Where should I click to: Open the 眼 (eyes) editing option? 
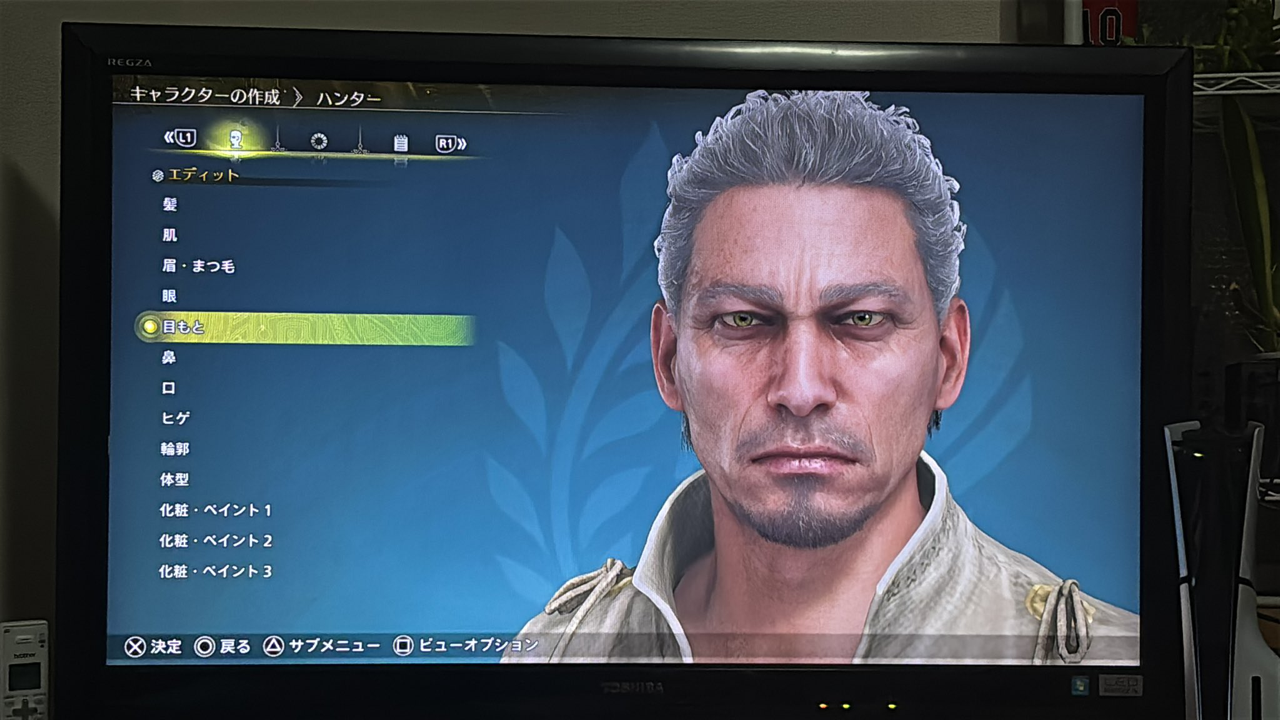pyautogui.click(x=169, y=296)
